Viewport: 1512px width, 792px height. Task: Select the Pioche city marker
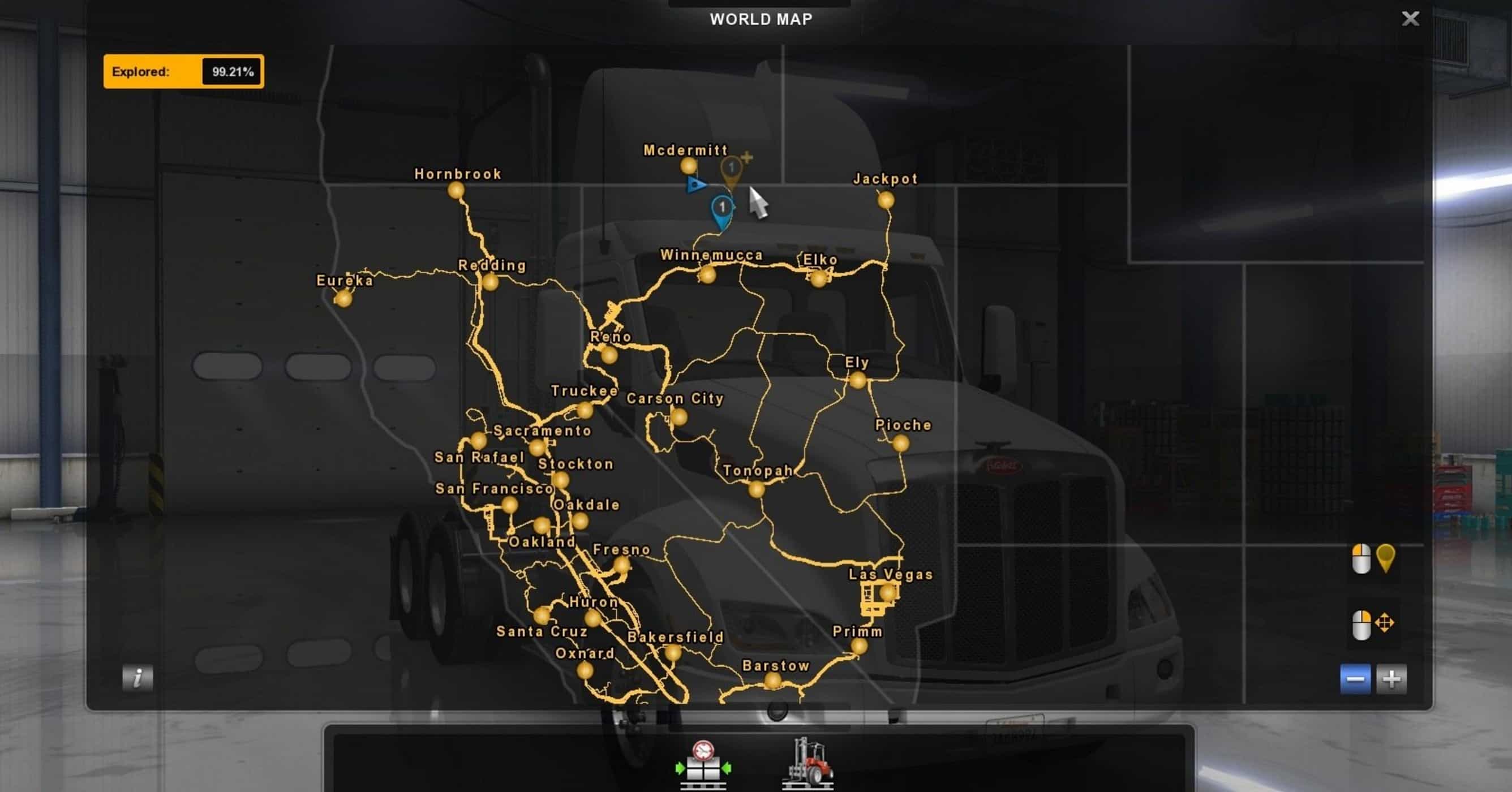coord(900,443)
